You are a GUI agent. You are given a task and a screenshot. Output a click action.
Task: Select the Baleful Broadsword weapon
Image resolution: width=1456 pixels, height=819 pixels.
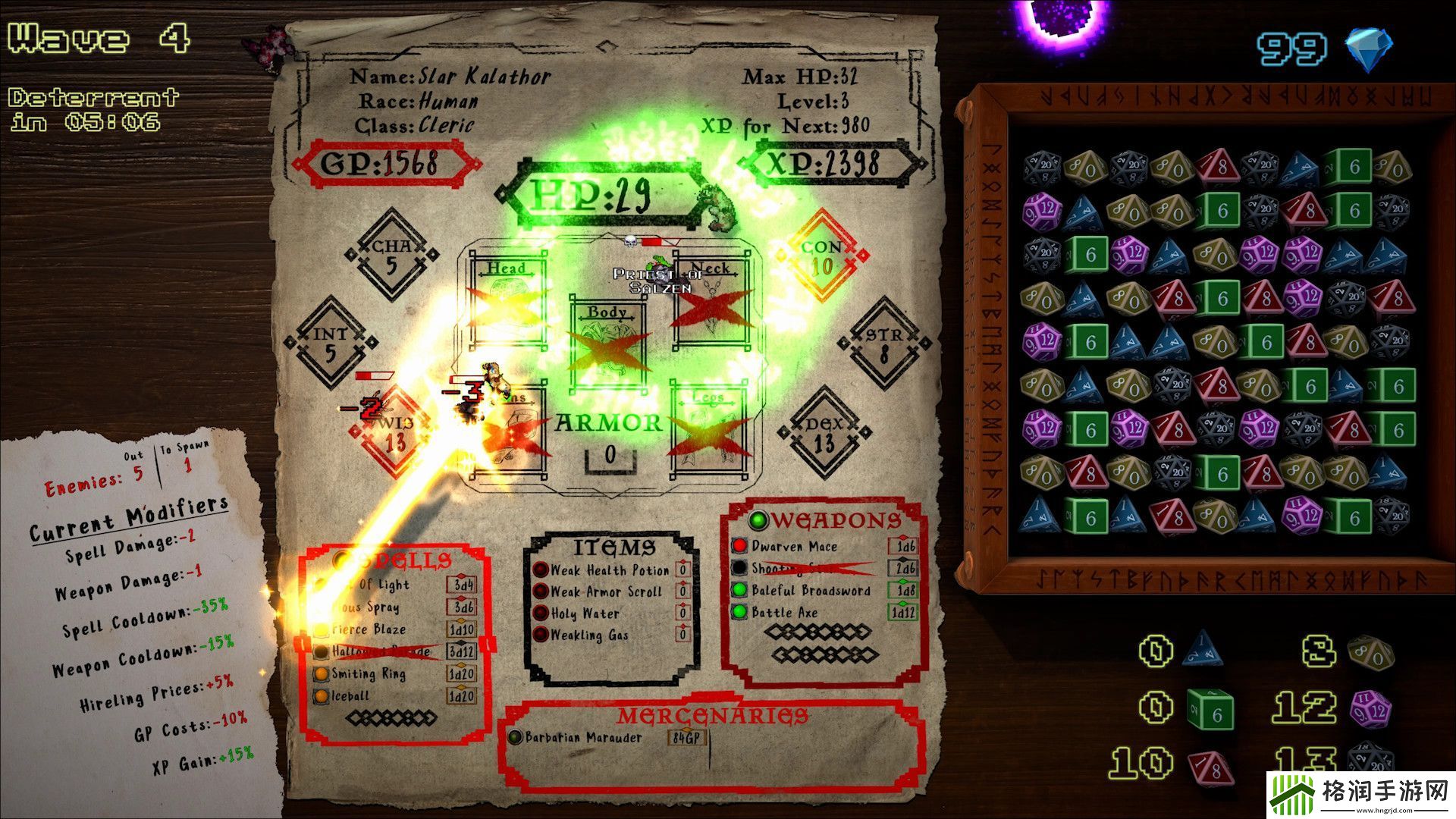point(811,590)
